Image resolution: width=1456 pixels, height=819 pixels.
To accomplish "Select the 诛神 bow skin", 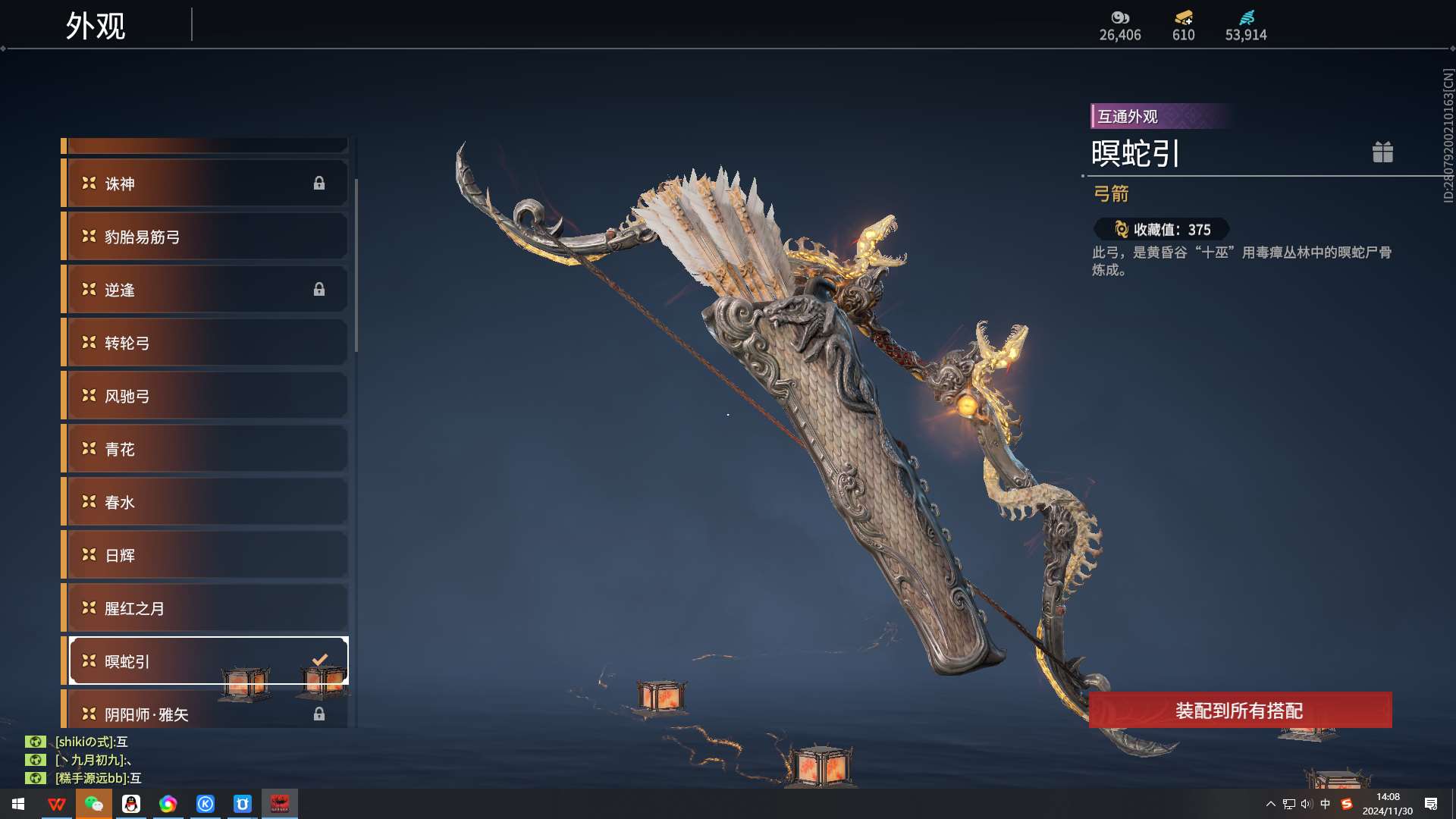I will click(205, 184).
